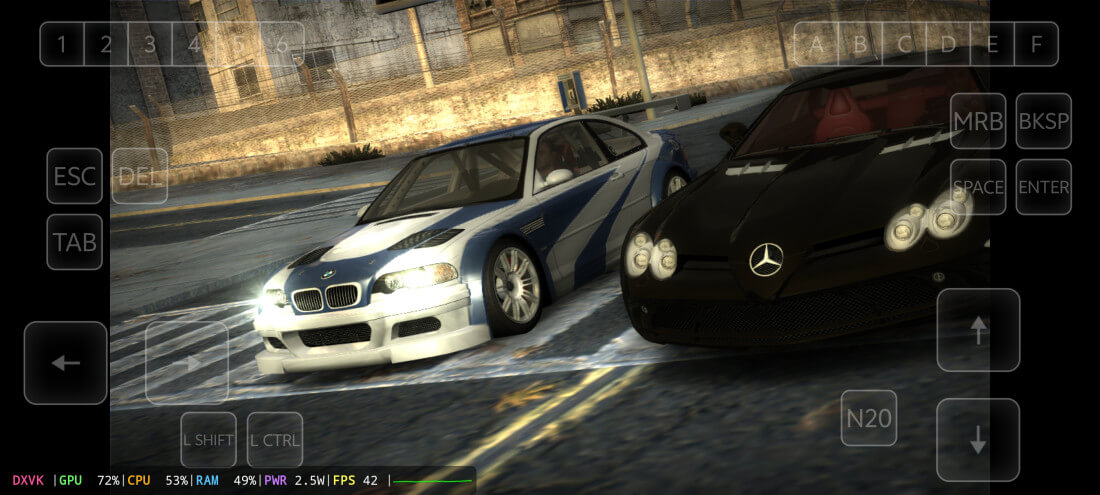Activate the L SHIFT button
Viewport: 1100px width, 495px height.
(x=209, y=440)
